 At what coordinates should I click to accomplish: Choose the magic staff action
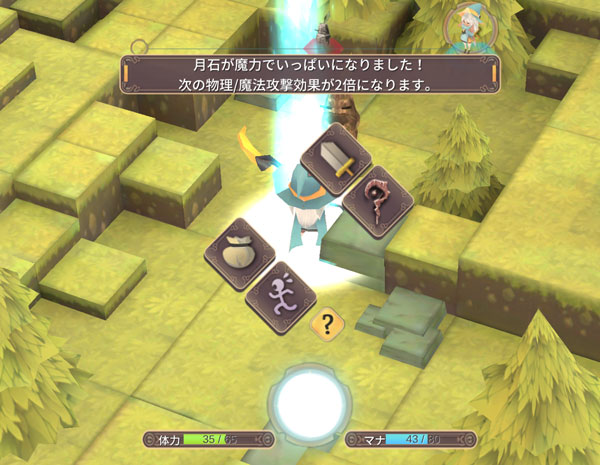378,201
